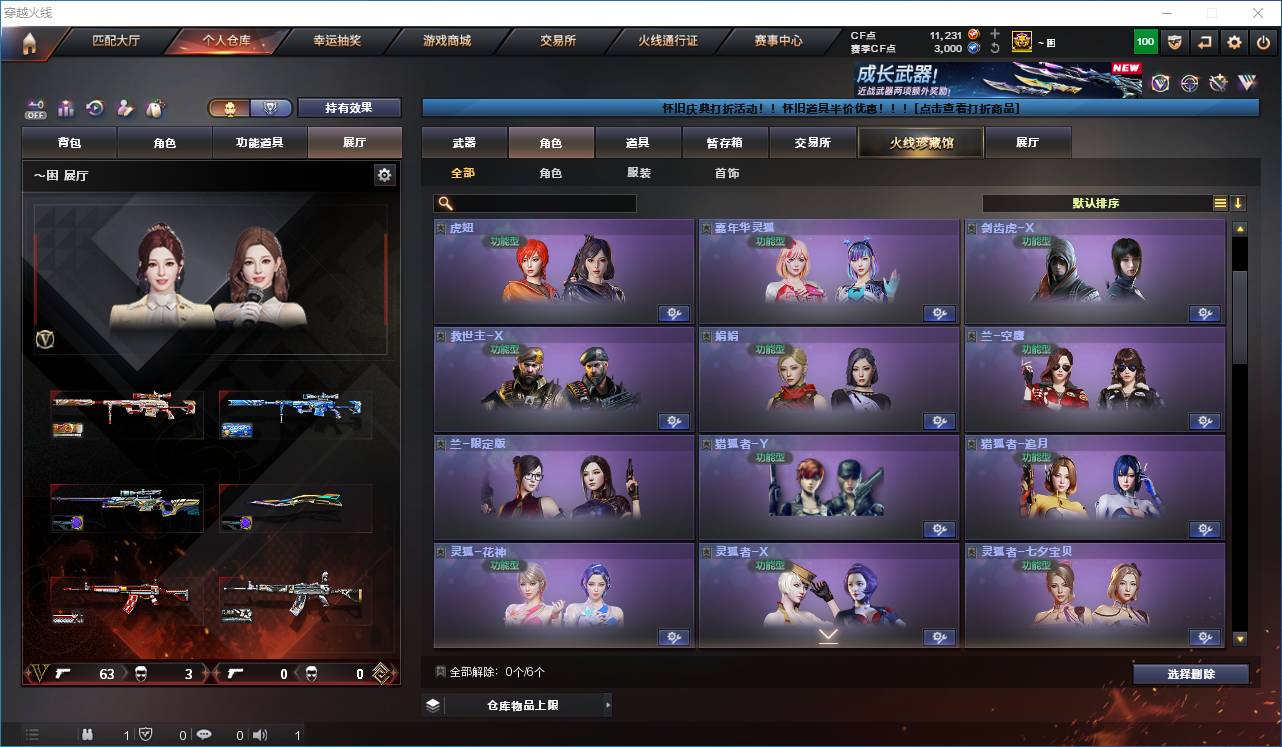Viewport: 1282px width, 747px height.
Task: Open the 游戏商城 menu at the top
Action: [x=448, y=41]
